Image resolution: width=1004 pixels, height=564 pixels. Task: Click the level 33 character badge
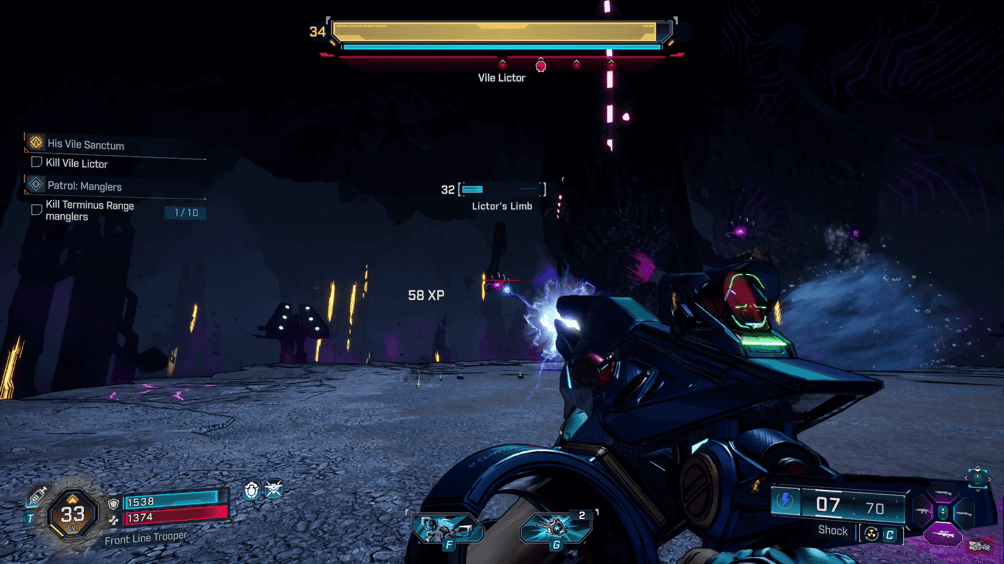pos(73,514)
